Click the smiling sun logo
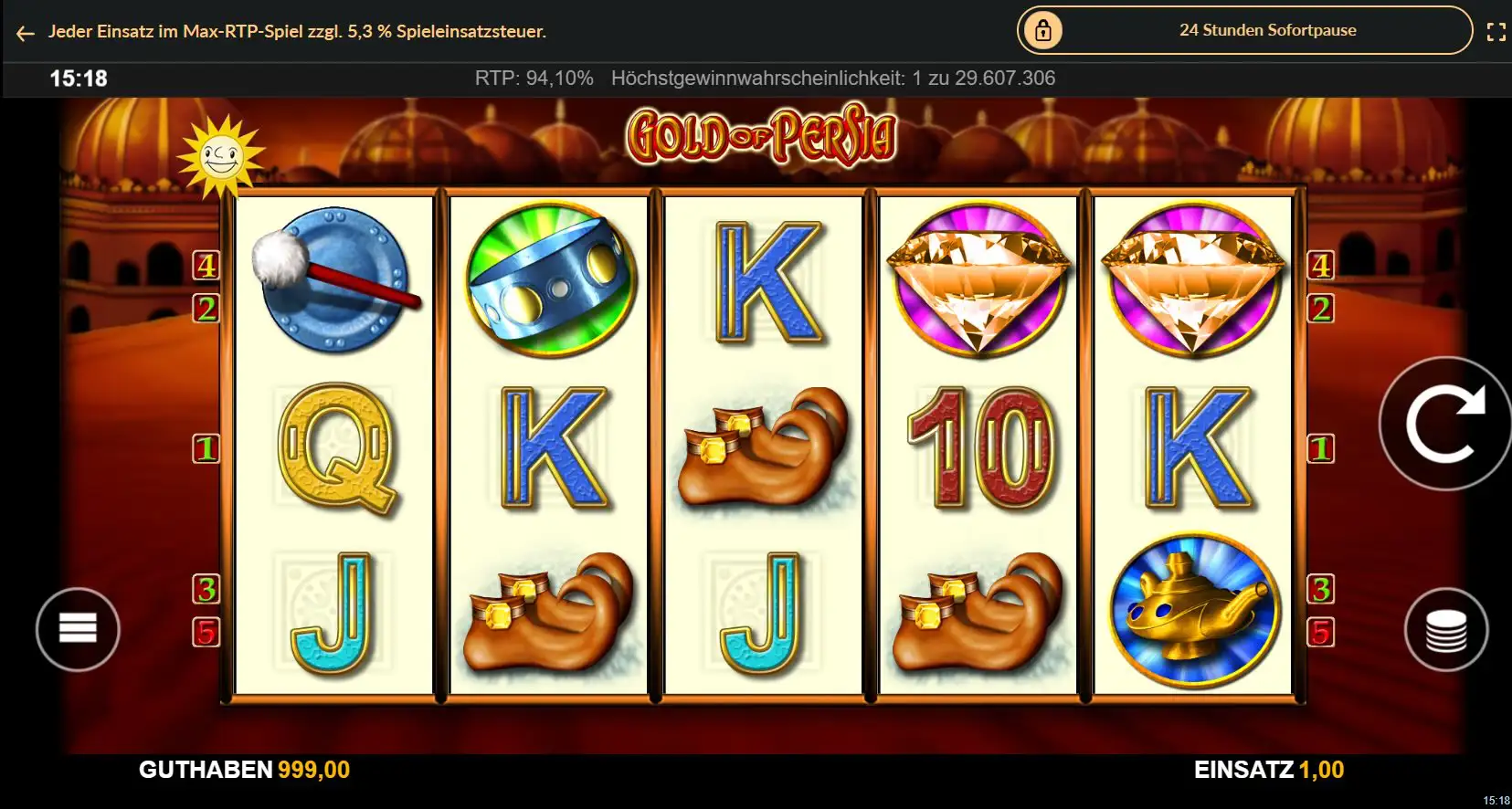The image size is (1512, 809). pyautogui.click(x=220, y=157)
